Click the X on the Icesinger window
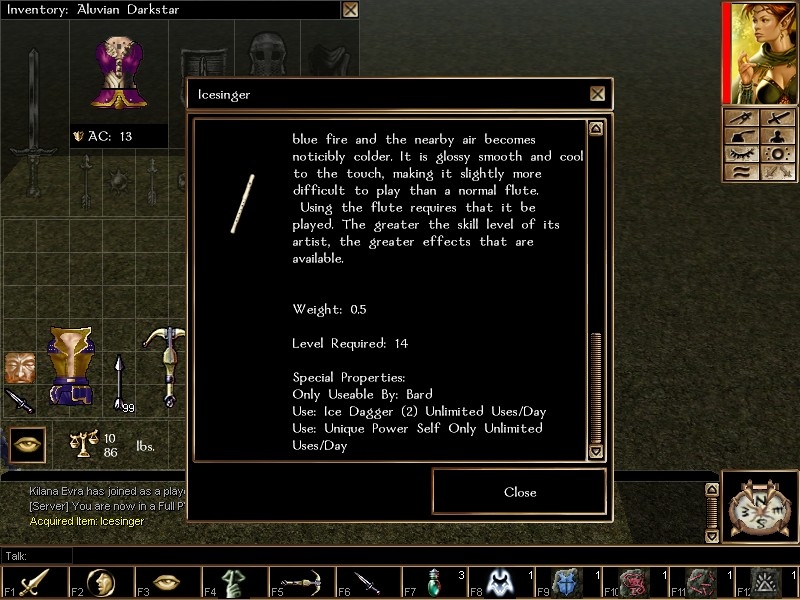Viewport: 800px width, 600px height. (597, 94)
